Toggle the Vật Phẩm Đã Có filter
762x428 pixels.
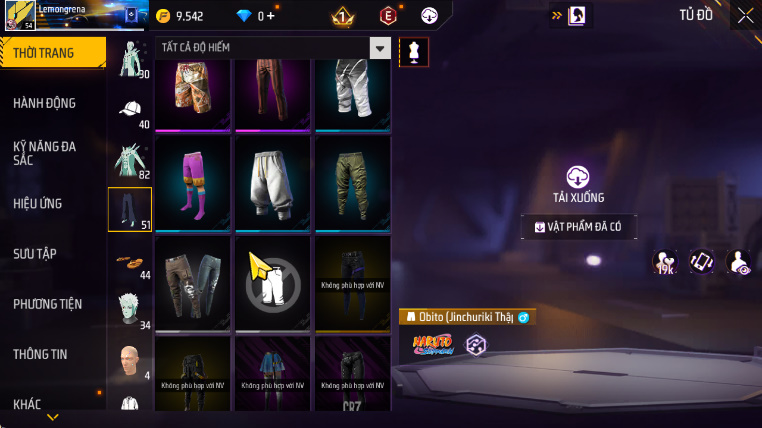pos(579,227)
